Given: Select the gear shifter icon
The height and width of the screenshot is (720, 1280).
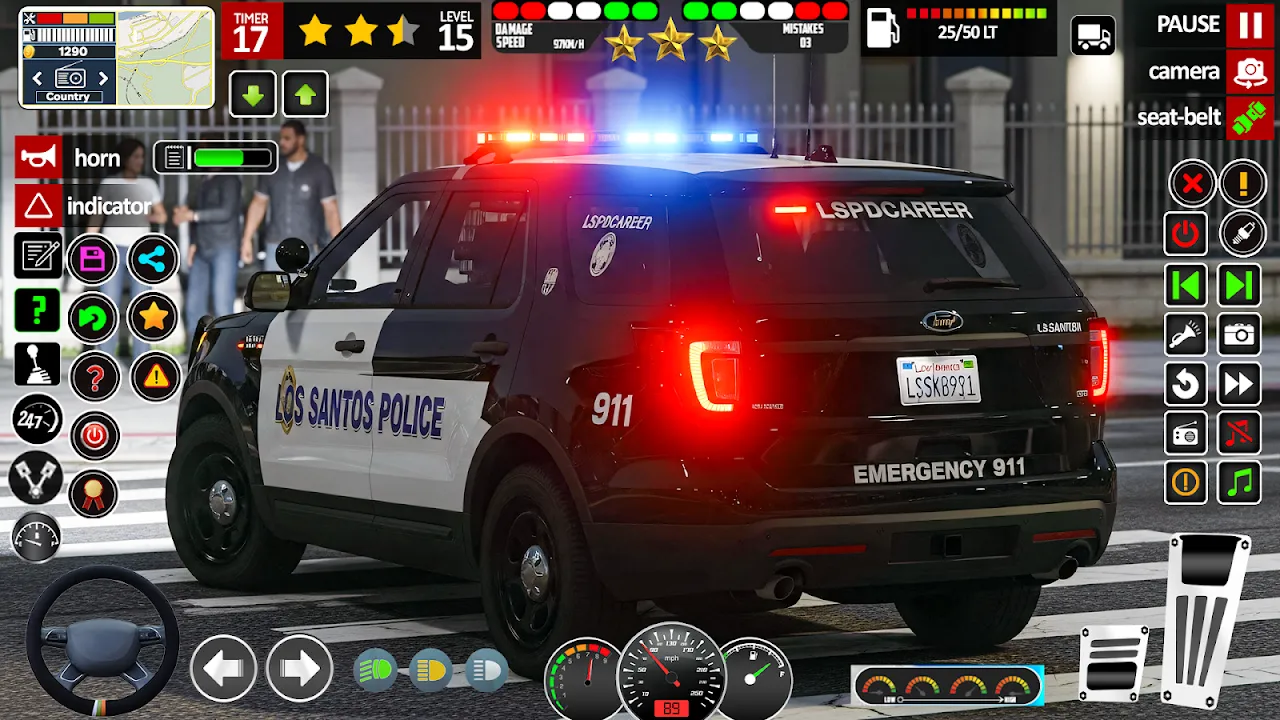Looking at the screenshot, I should (37, 364).
